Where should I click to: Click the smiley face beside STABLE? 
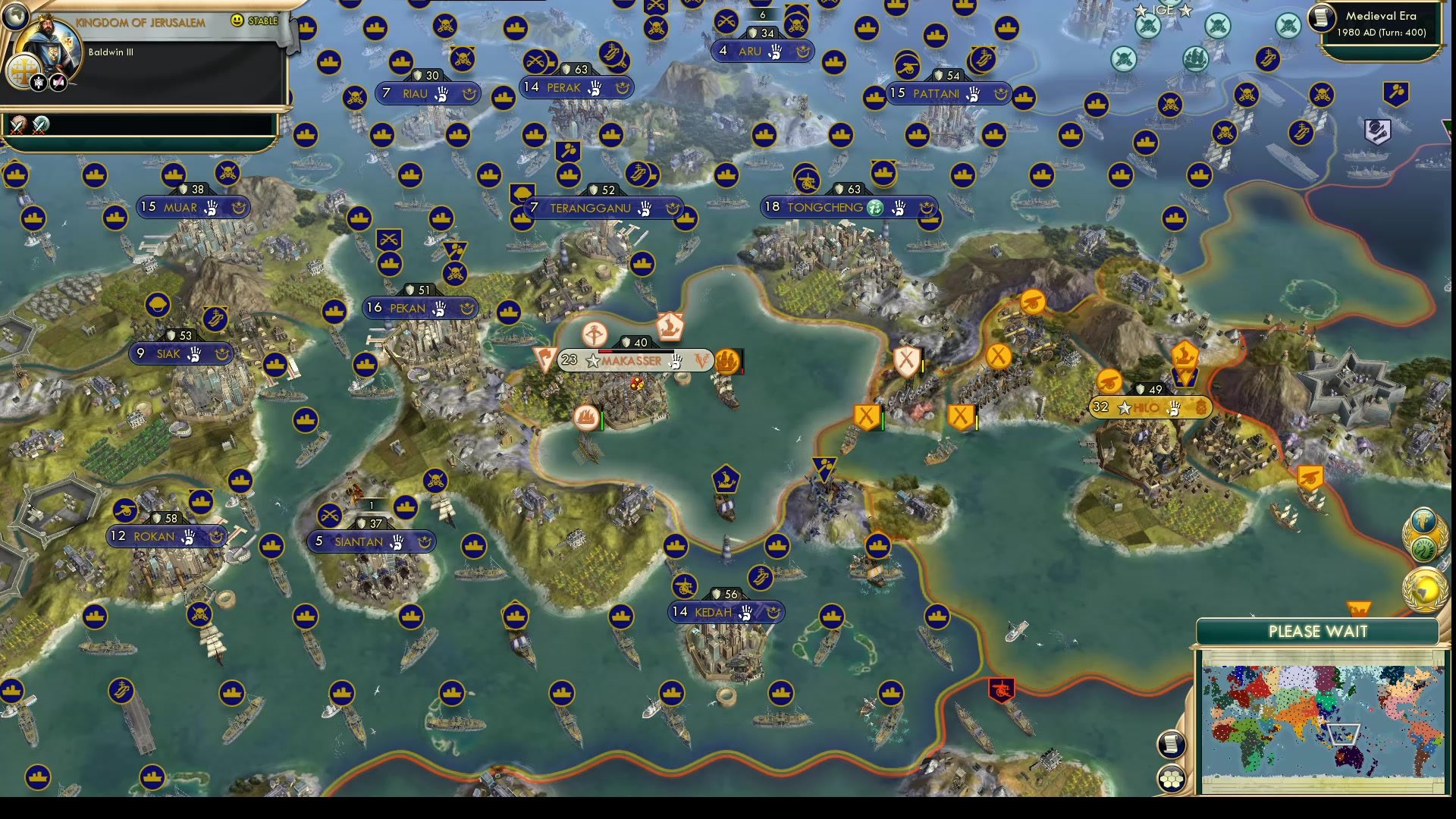237,20
